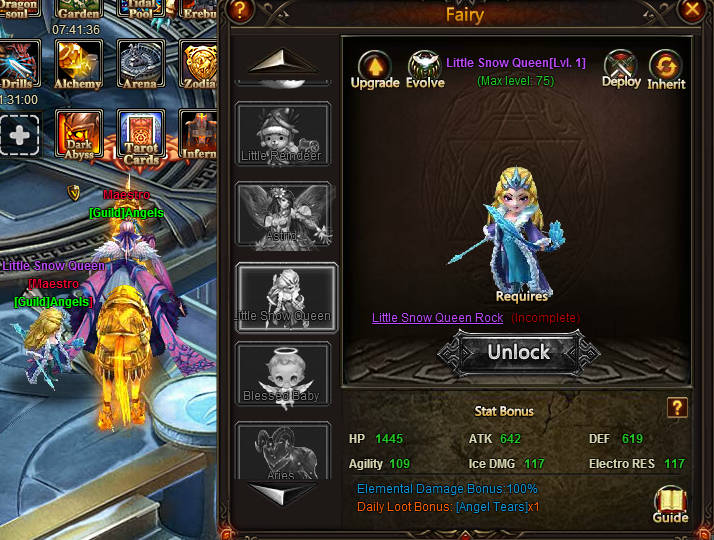Viewport: 714px width, 540px height.
Task: Follow the Little Snow Queen Rock link
Action: pyautogui.click(x=437, y=318)
